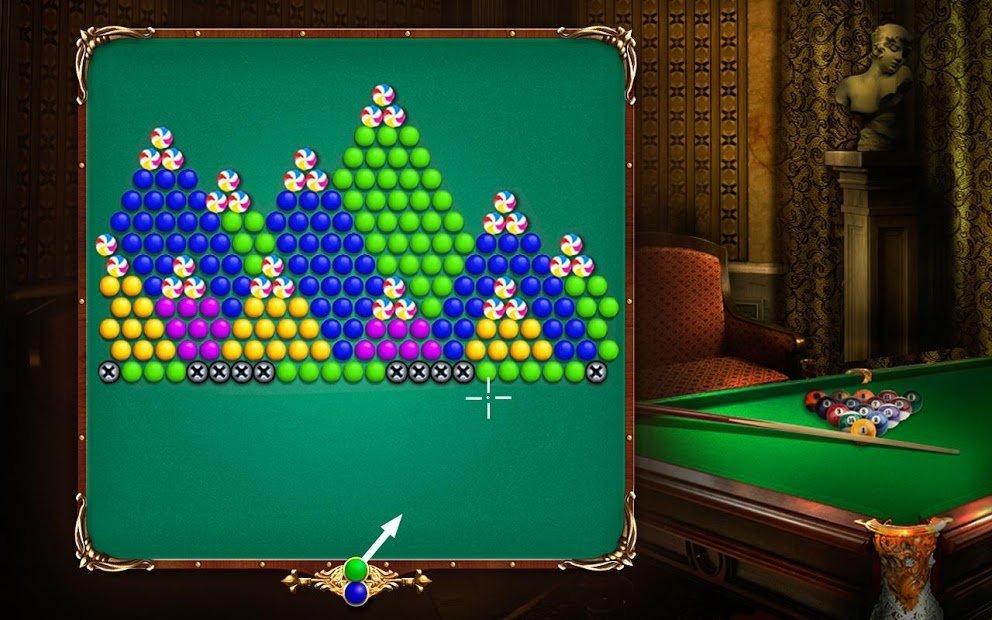Target the topmost candy-striped ball on the green peak
Image resolution: width=992 pixels, height=620 pixels.
click(x=383, y=95)
